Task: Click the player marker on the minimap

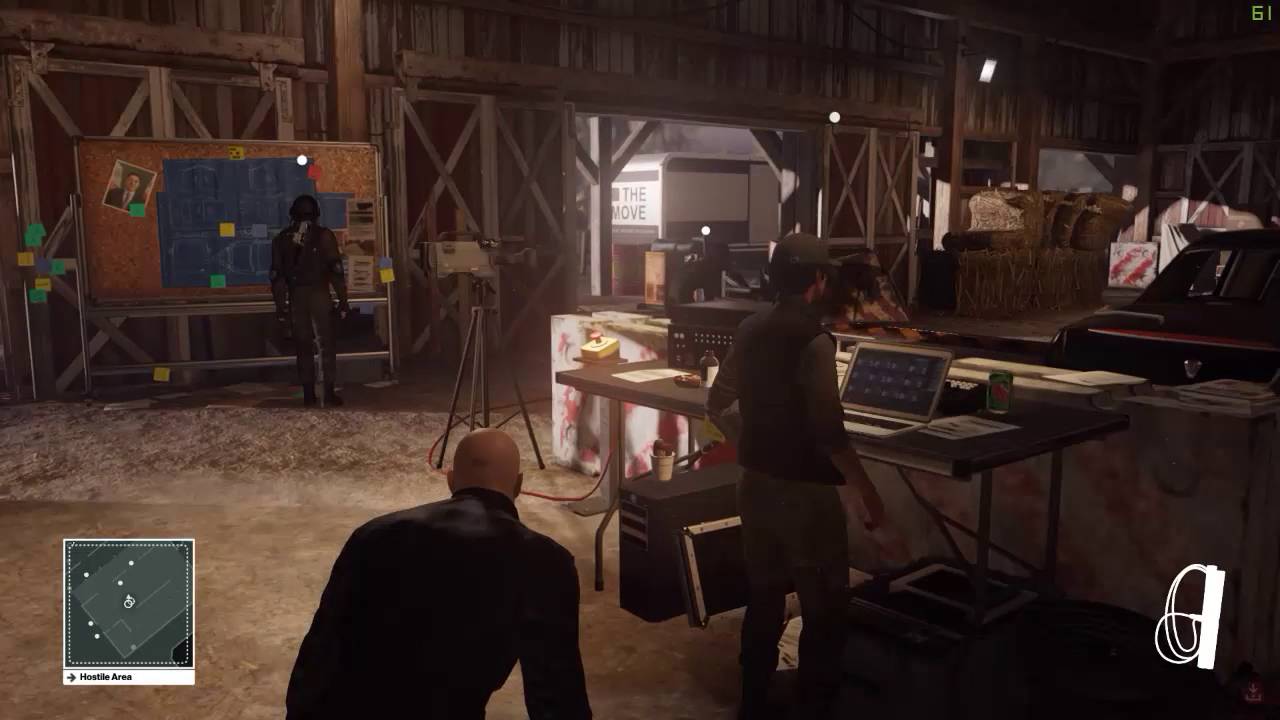Action: pos(129,603)
